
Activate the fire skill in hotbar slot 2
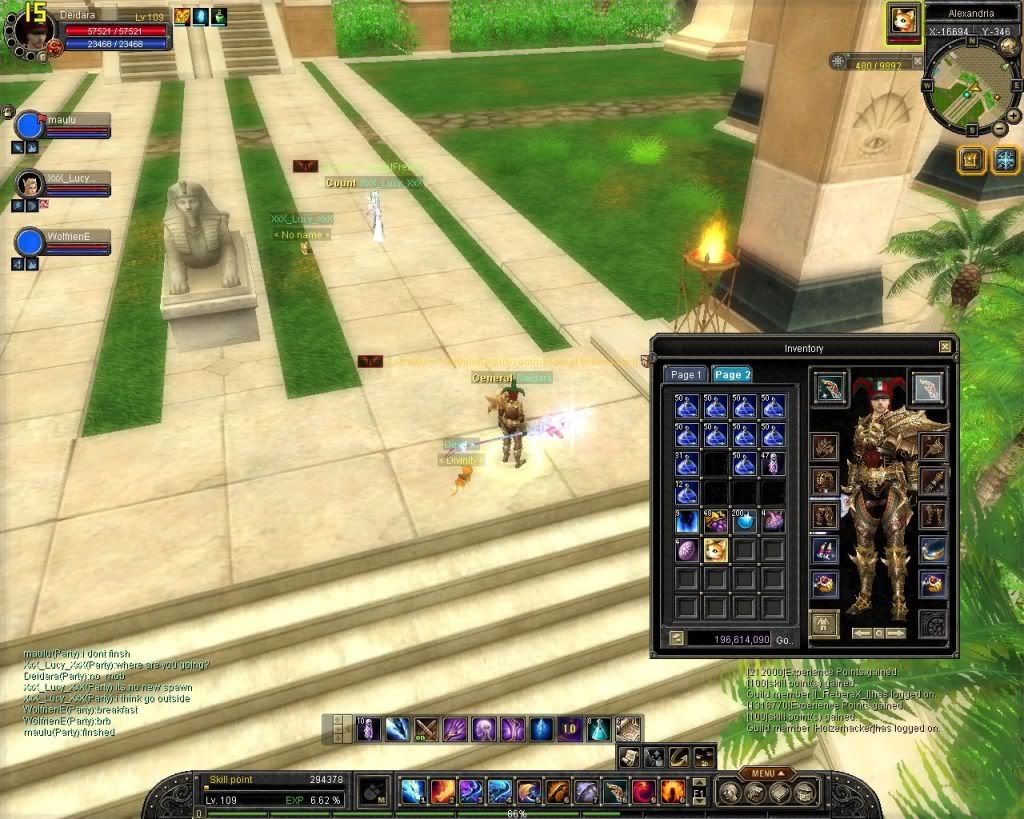pyautogui.click(x=442, y=791)
